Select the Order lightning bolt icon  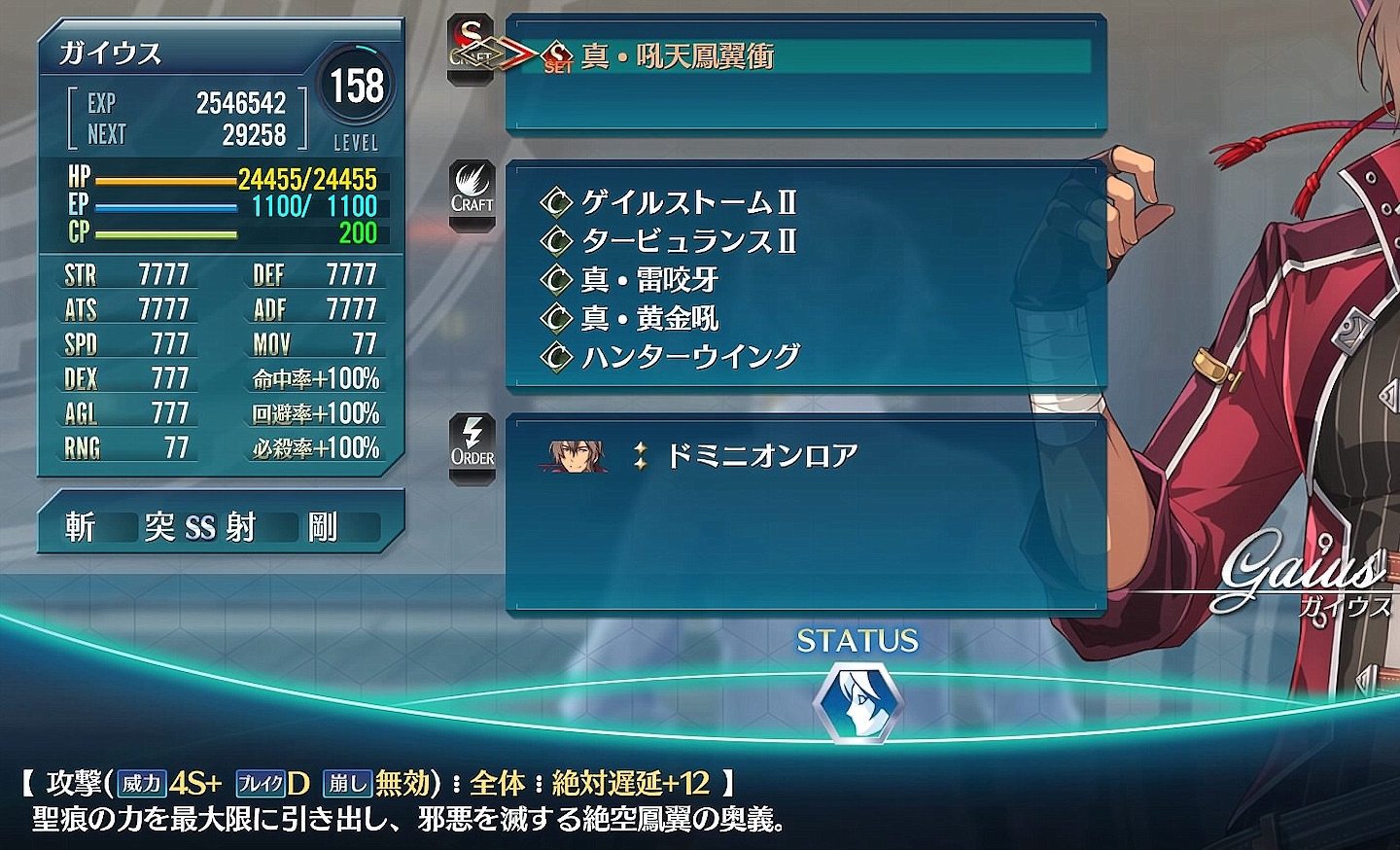472,444
